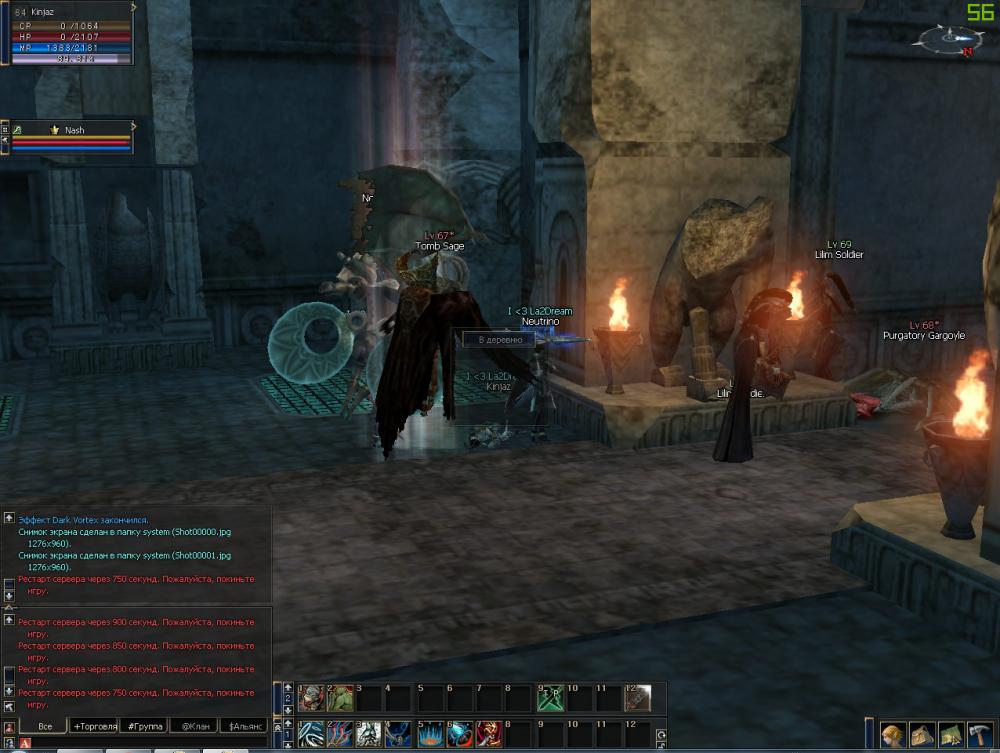
Task: Use the green orc face hotbar slot
Action: (x=340, y=697)
